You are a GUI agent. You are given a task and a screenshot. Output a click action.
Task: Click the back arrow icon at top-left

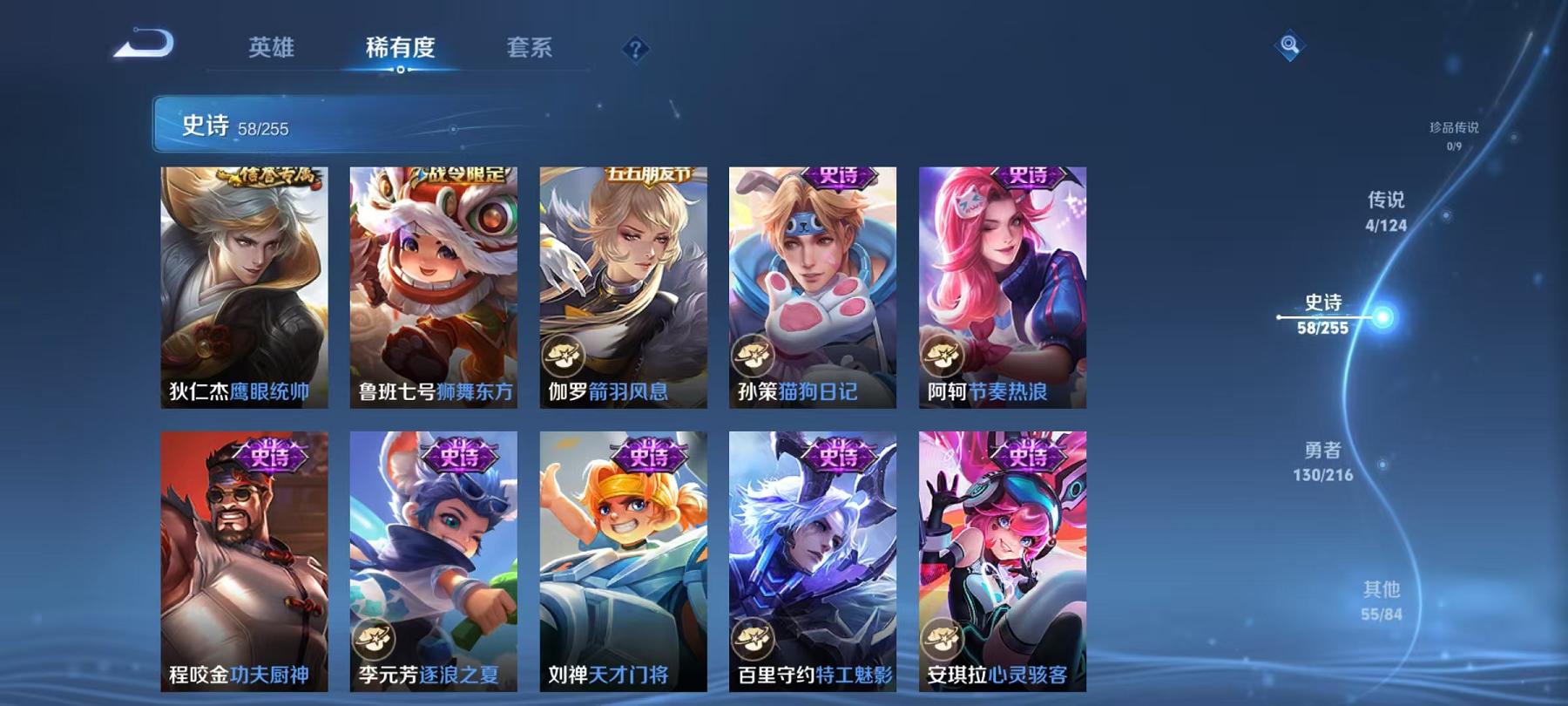148,45
